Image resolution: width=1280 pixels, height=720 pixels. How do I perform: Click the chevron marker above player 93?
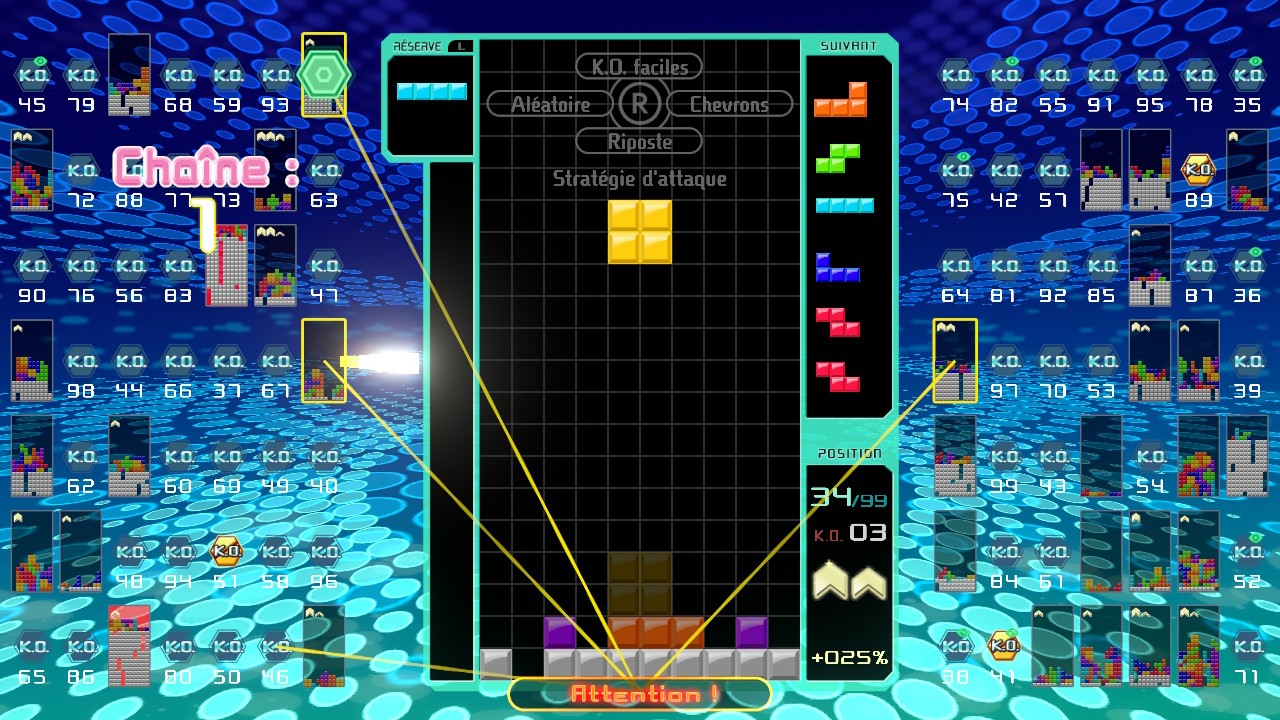click(x=308, y=41)
